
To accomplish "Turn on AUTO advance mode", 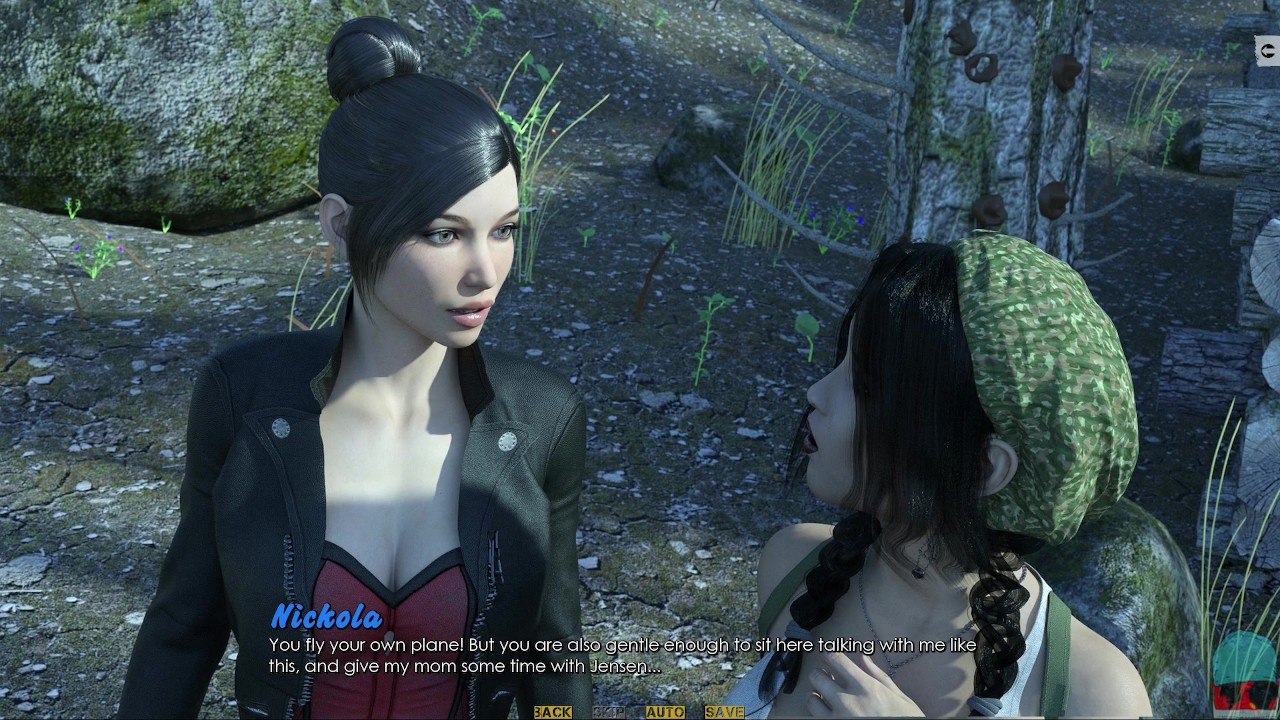I will point(664,712).
